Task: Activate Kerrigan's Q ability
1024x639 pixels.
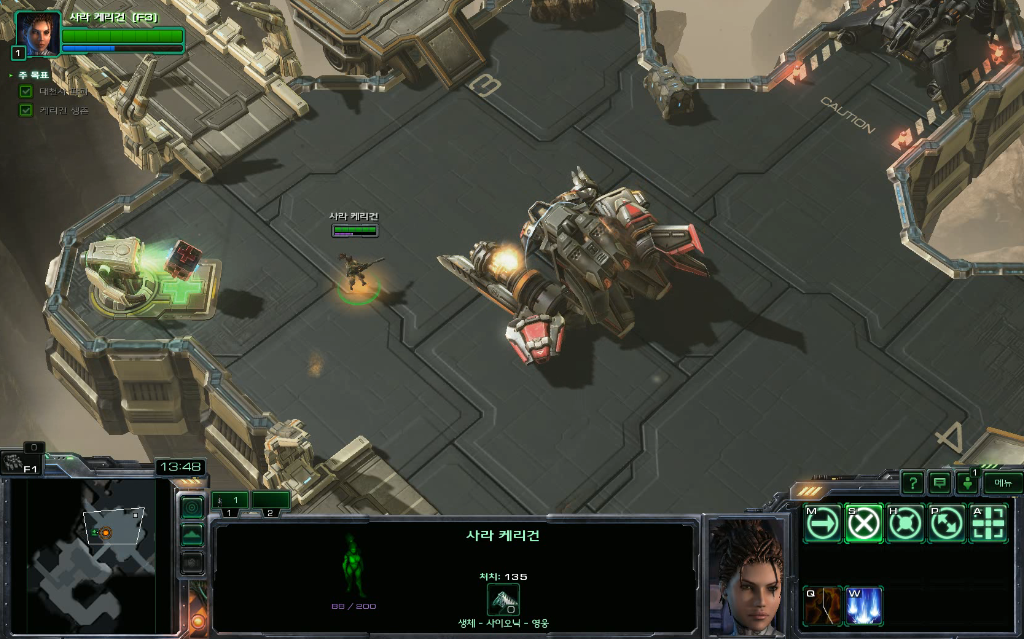Action: [x=823, y=605]
